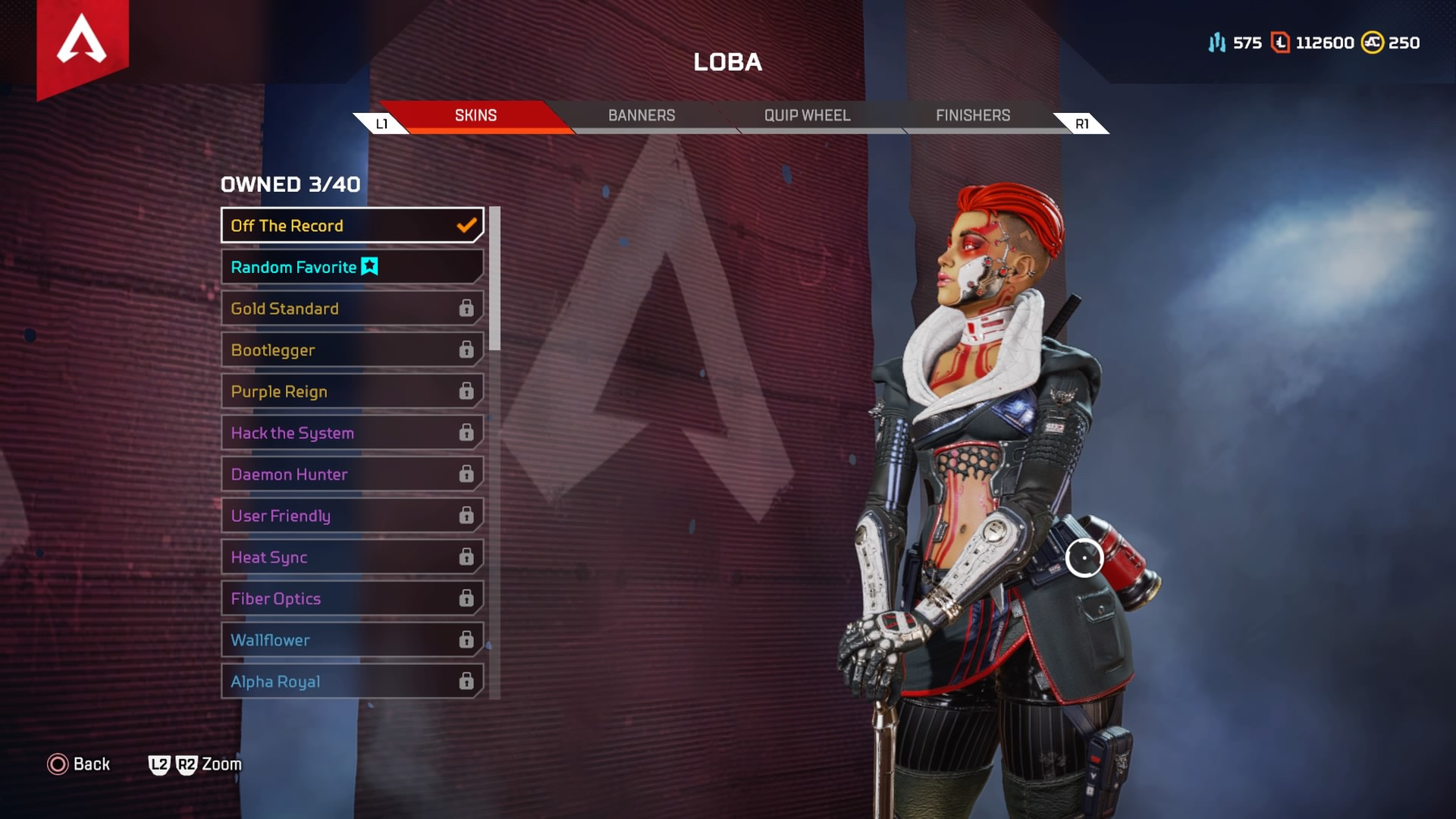Preview the Gold Standard skin
Image resolution: width=1456 pixels, height=819 pixels.
[352, 309]
